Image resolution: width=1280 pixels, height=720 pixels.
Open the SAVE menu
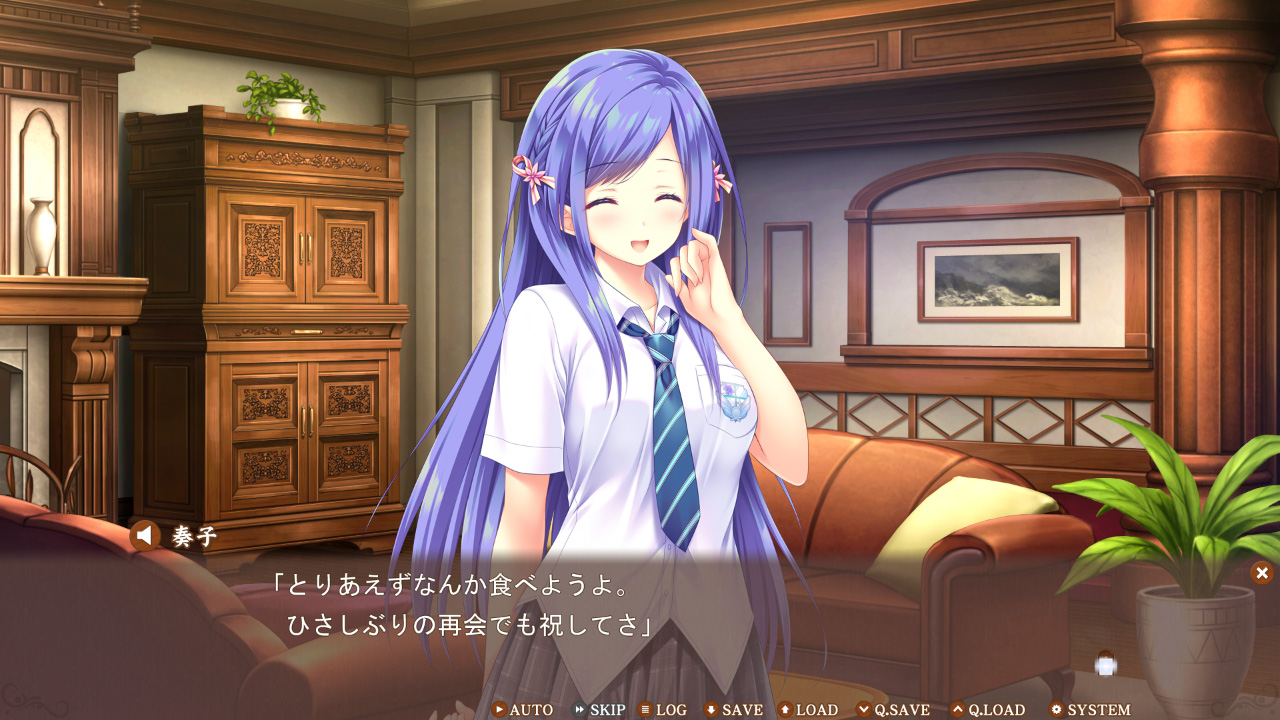tap(733, 710)
